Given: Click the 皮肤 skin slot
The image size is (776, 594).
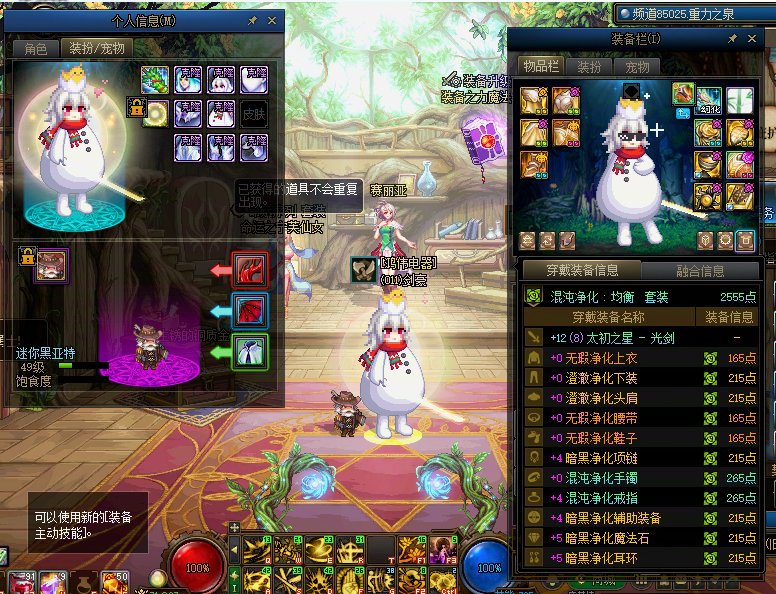Looking at the screenshot, I should pos(253,113).
